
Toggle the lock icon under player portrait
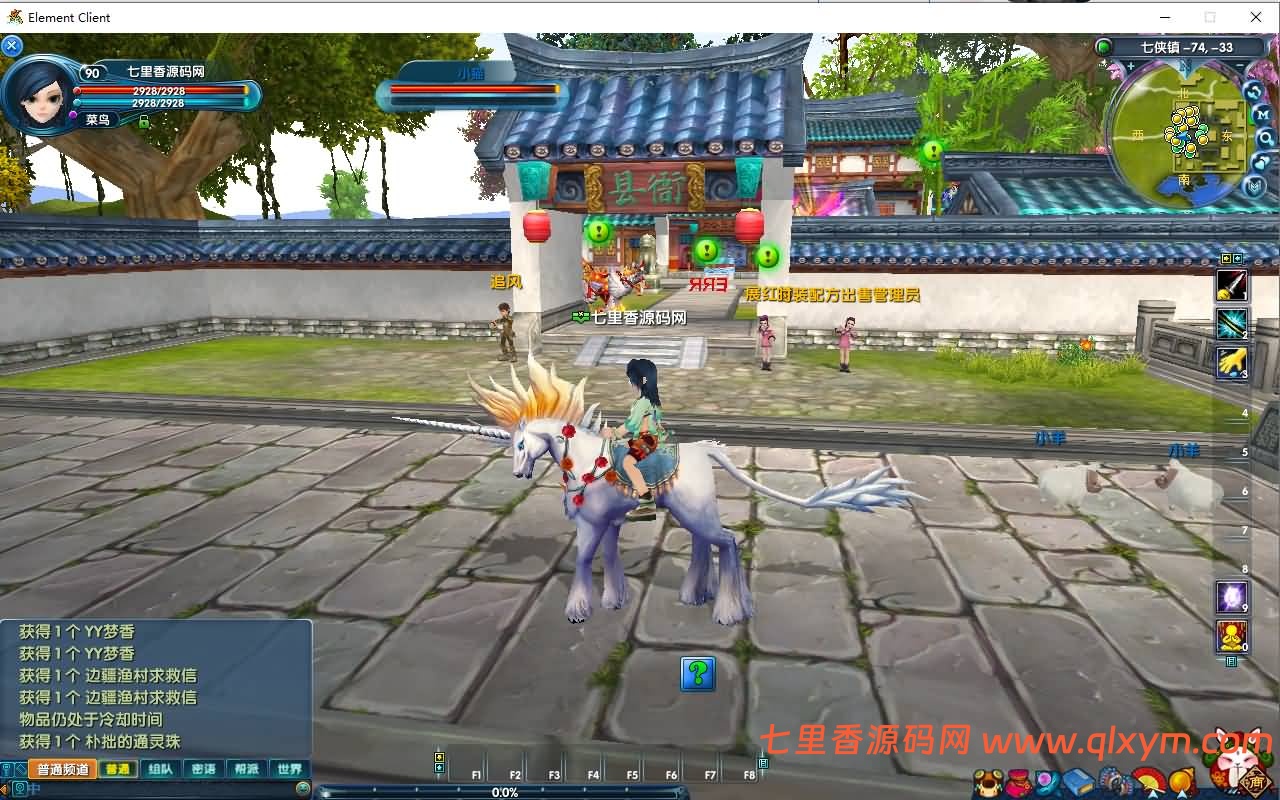point(144,122)
